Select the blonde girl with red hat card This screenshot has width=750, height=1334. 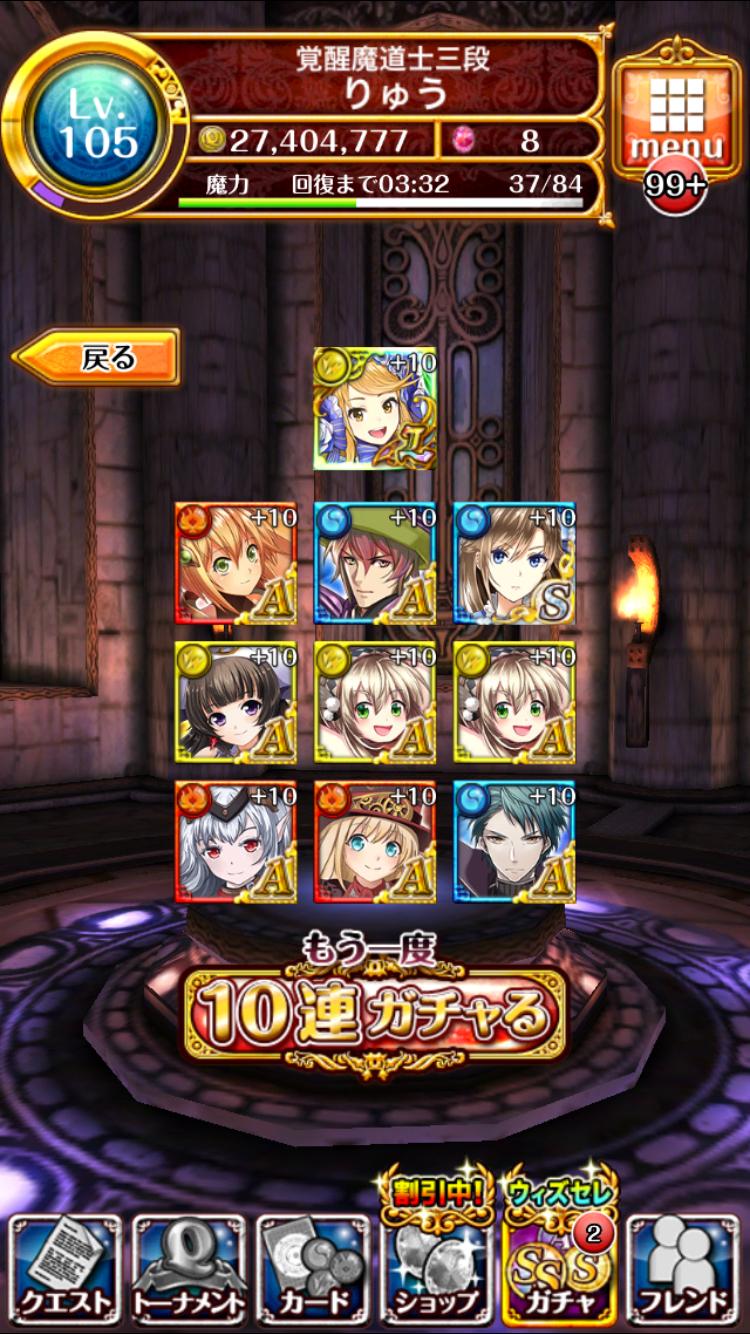coord(375,841)
